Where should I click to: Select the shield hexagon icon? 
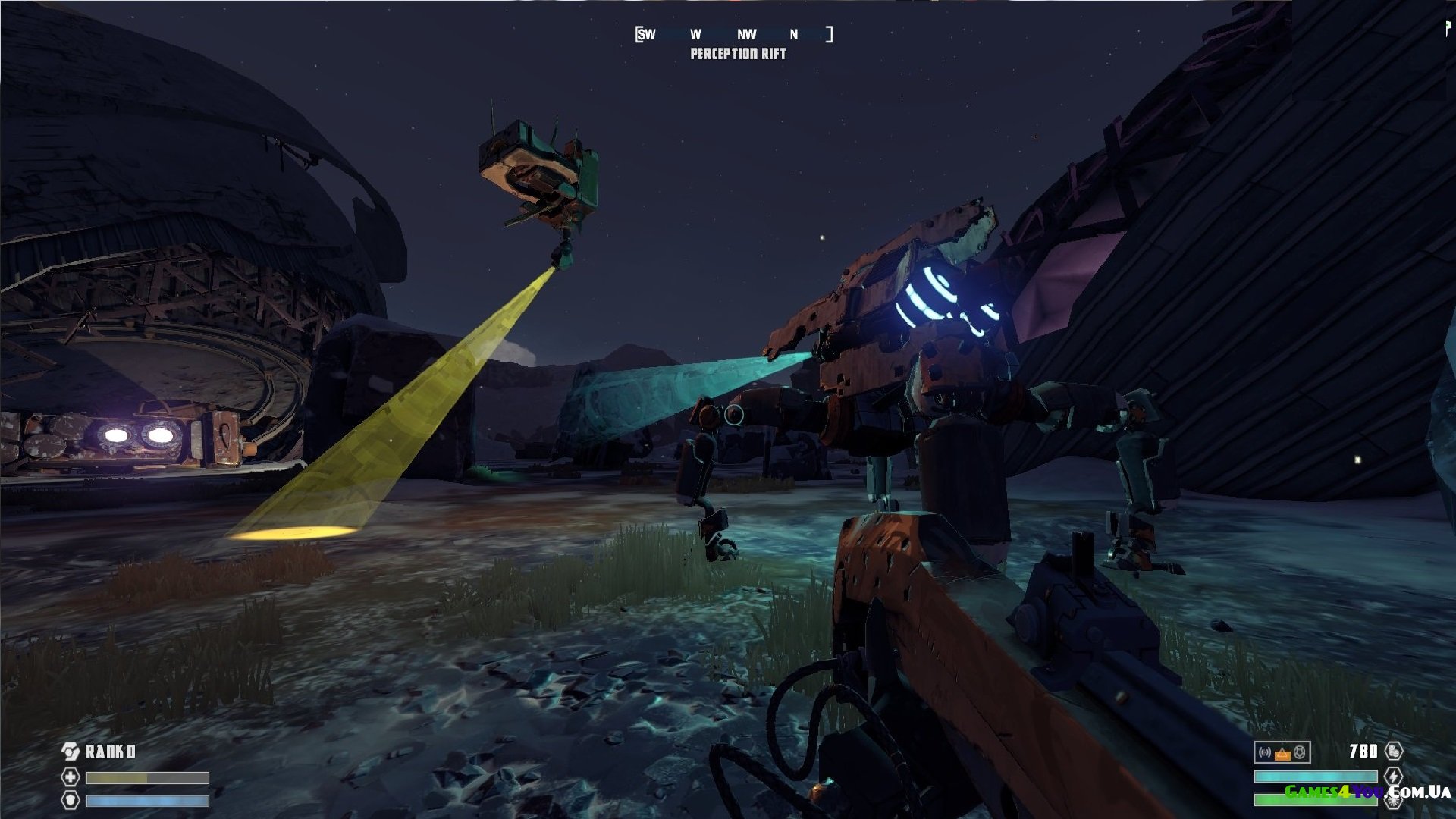(70, 800)
